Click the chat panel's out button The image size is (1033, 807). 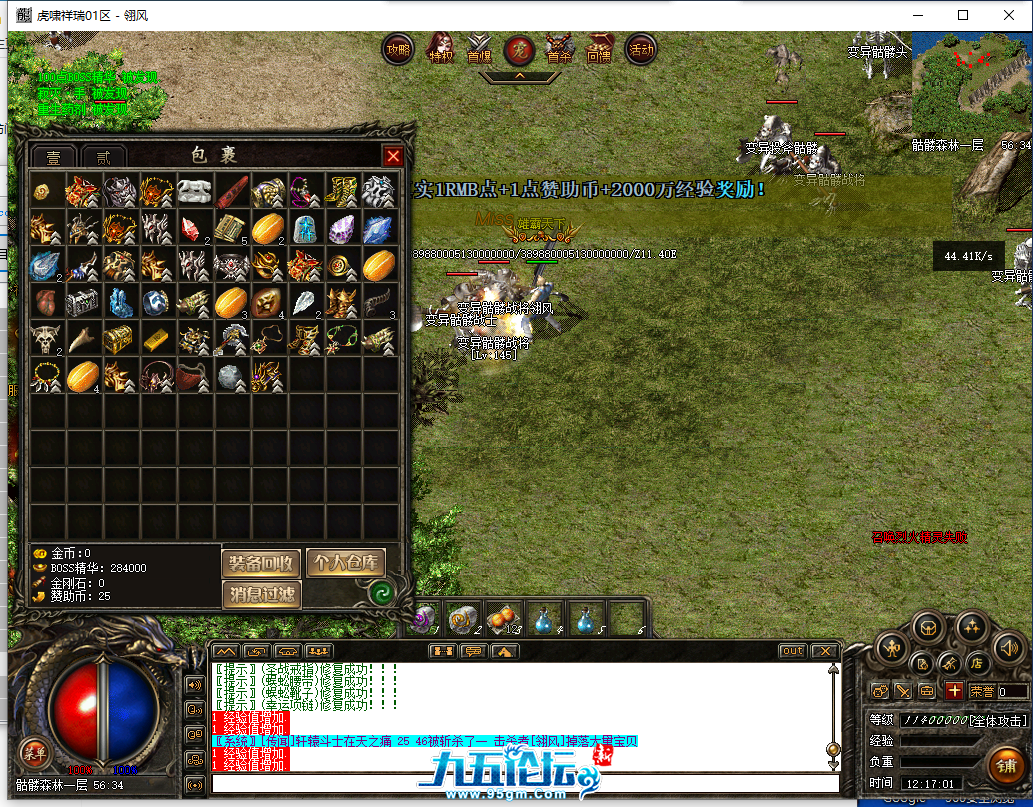pyautogui.click(x=792, y=651)
